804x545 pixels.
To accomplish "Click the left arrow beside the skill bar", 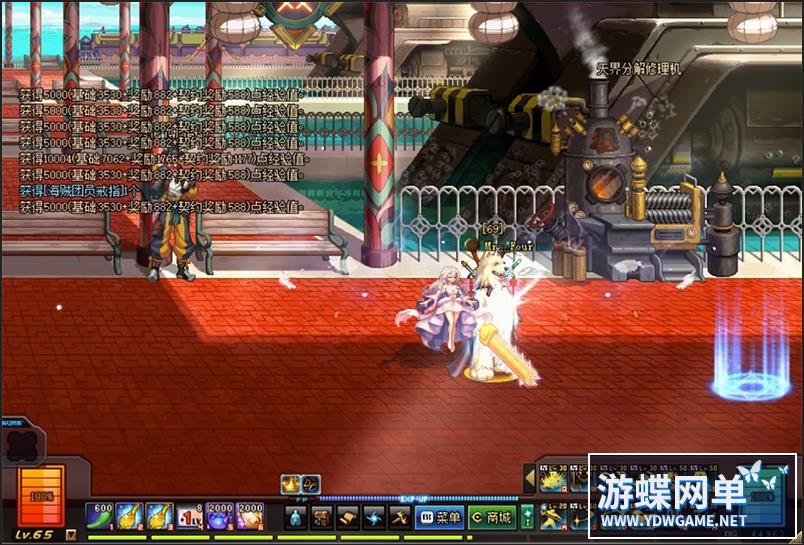I will click(x=530, y=480).
